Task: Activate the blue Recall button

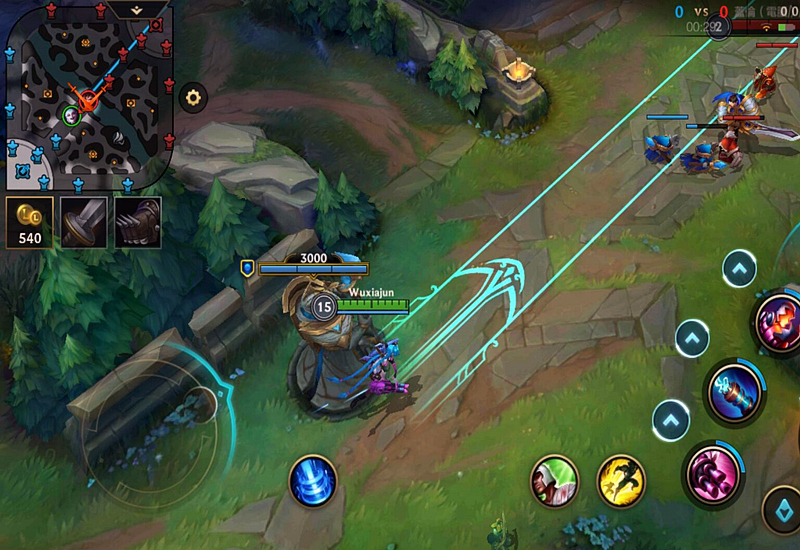Action: [312, 480]
